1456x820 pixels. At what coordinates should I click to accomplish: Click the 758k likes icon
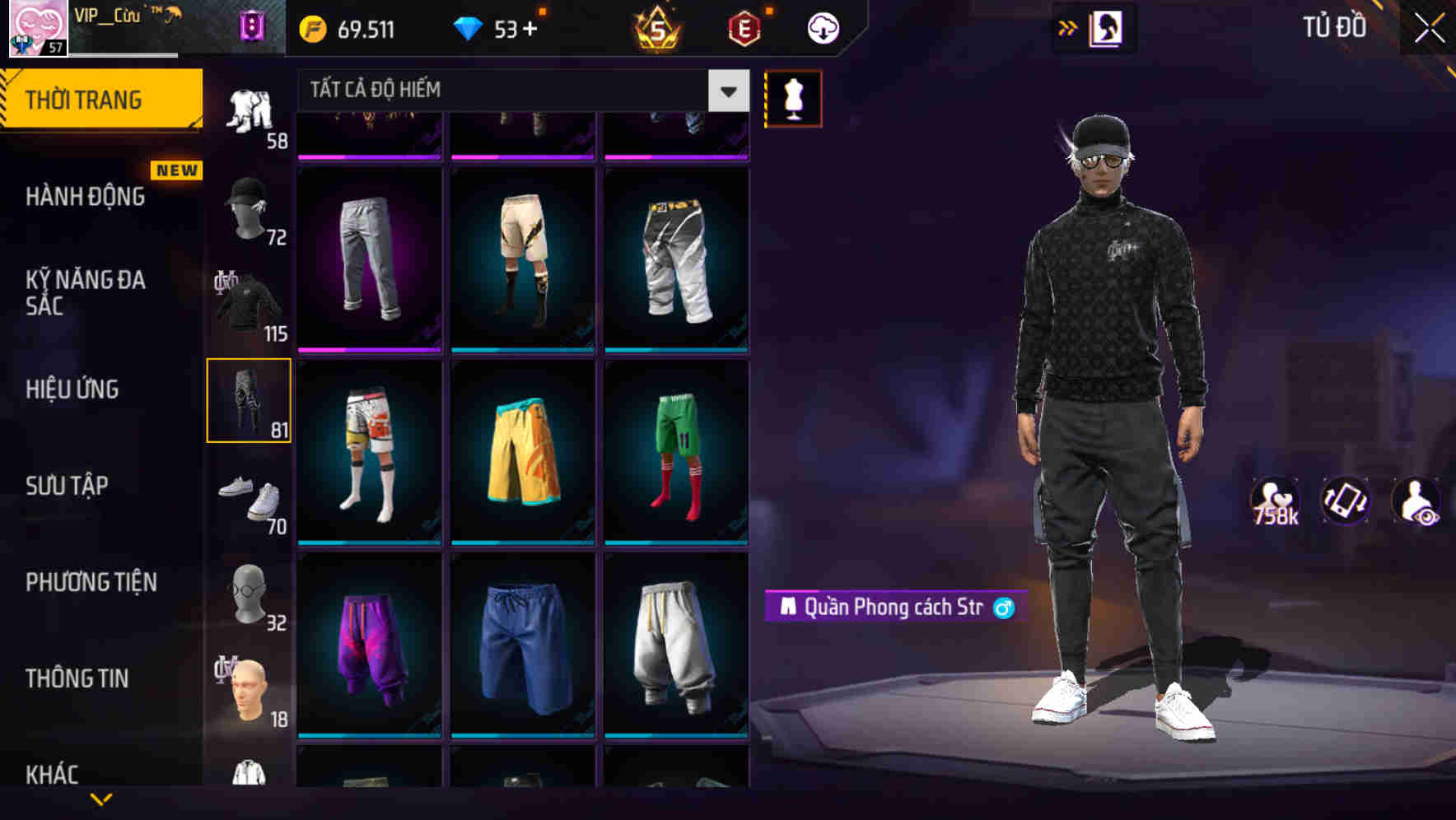[x=1277, y=498]
